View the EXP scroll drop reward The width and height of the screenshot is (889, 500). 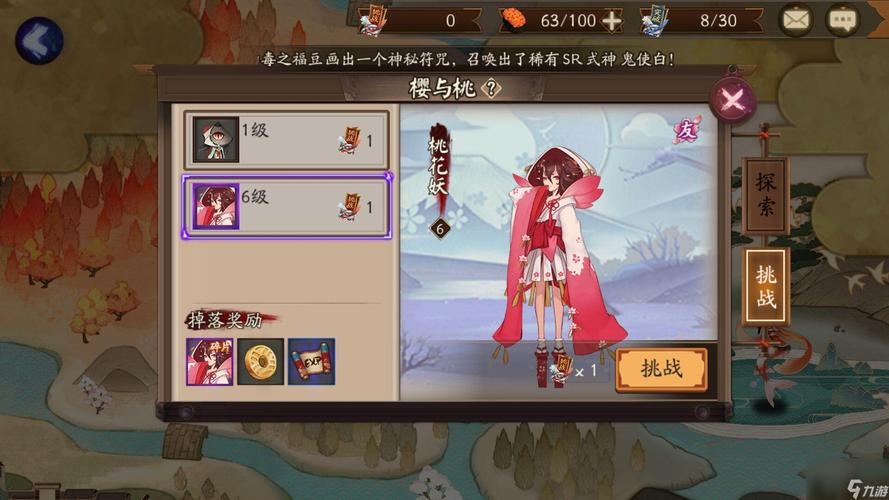(x=311, y=362)
